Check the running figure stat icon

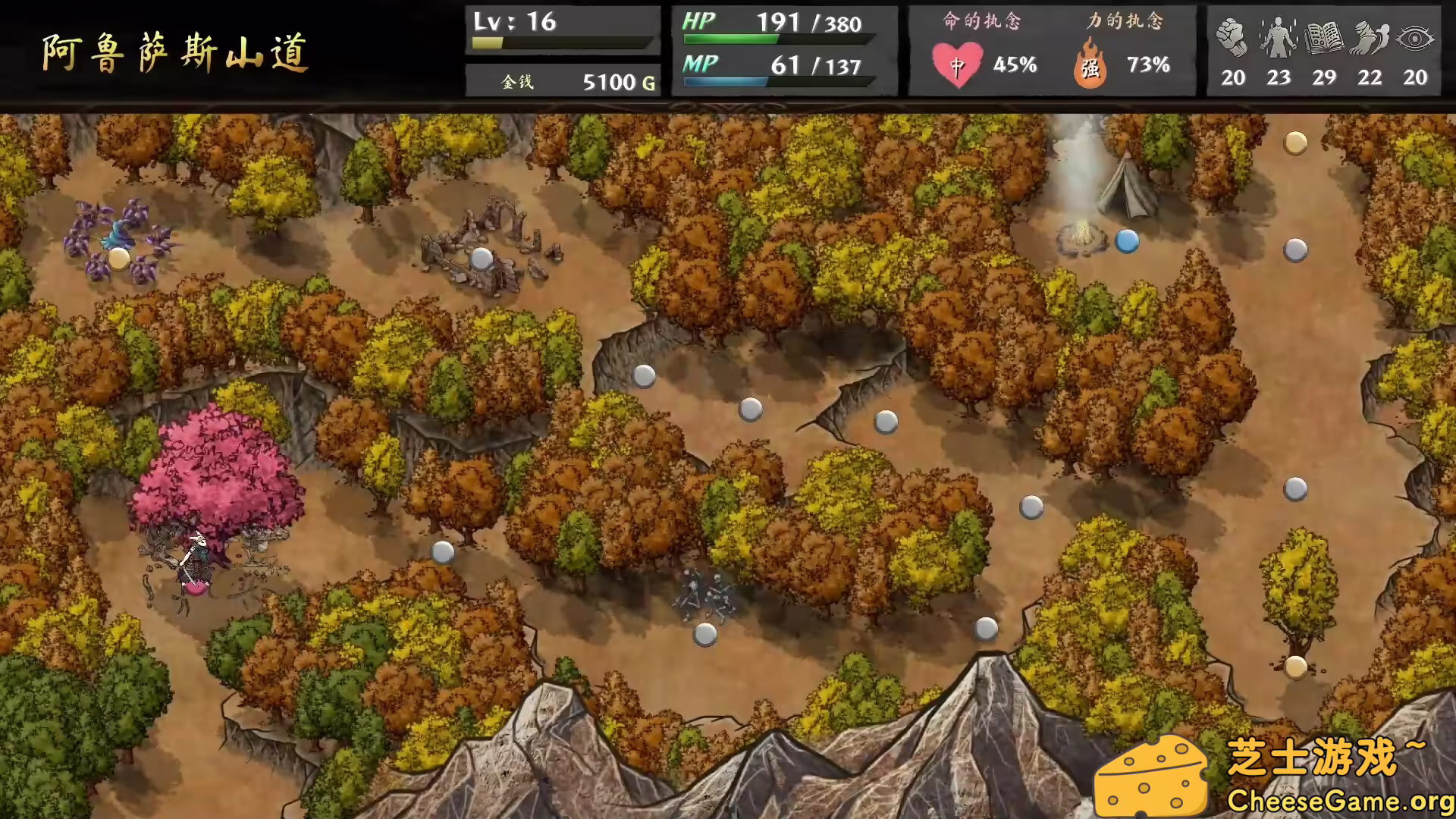[1370, 38]
